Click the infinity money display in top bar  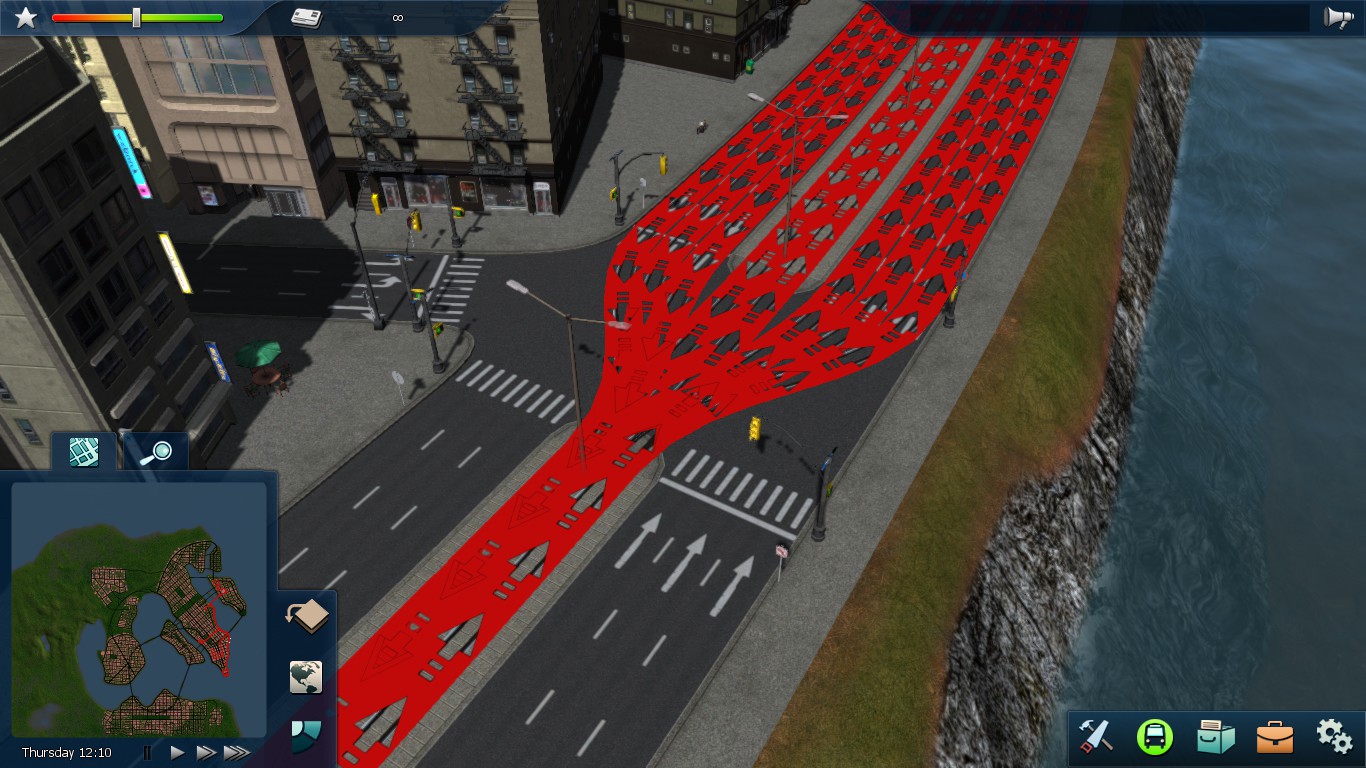[x=398, y=17]
